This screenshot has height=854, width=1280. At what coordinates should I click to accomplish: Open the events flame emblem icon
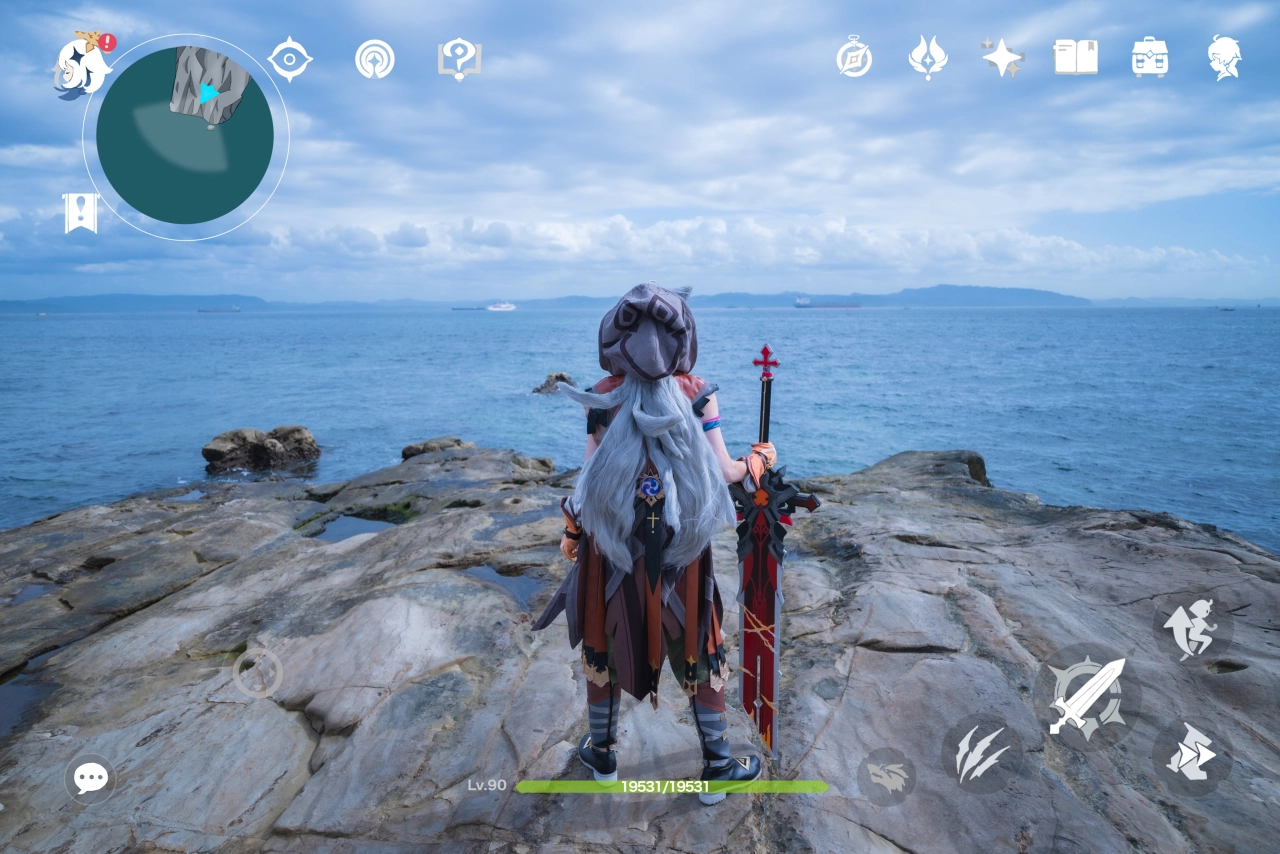(928, 57)
